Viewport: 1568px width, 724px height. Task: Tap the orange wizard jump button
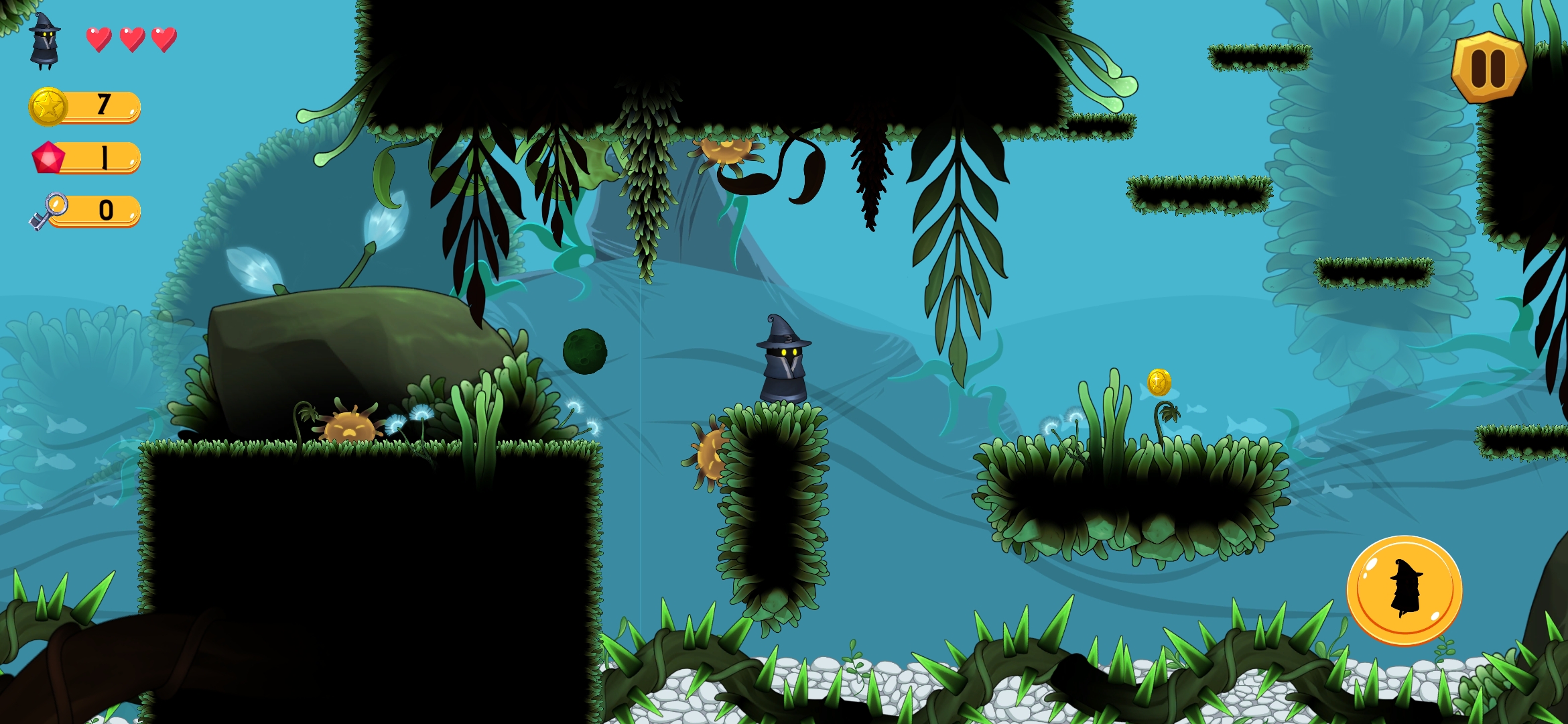click(1404, 590)
